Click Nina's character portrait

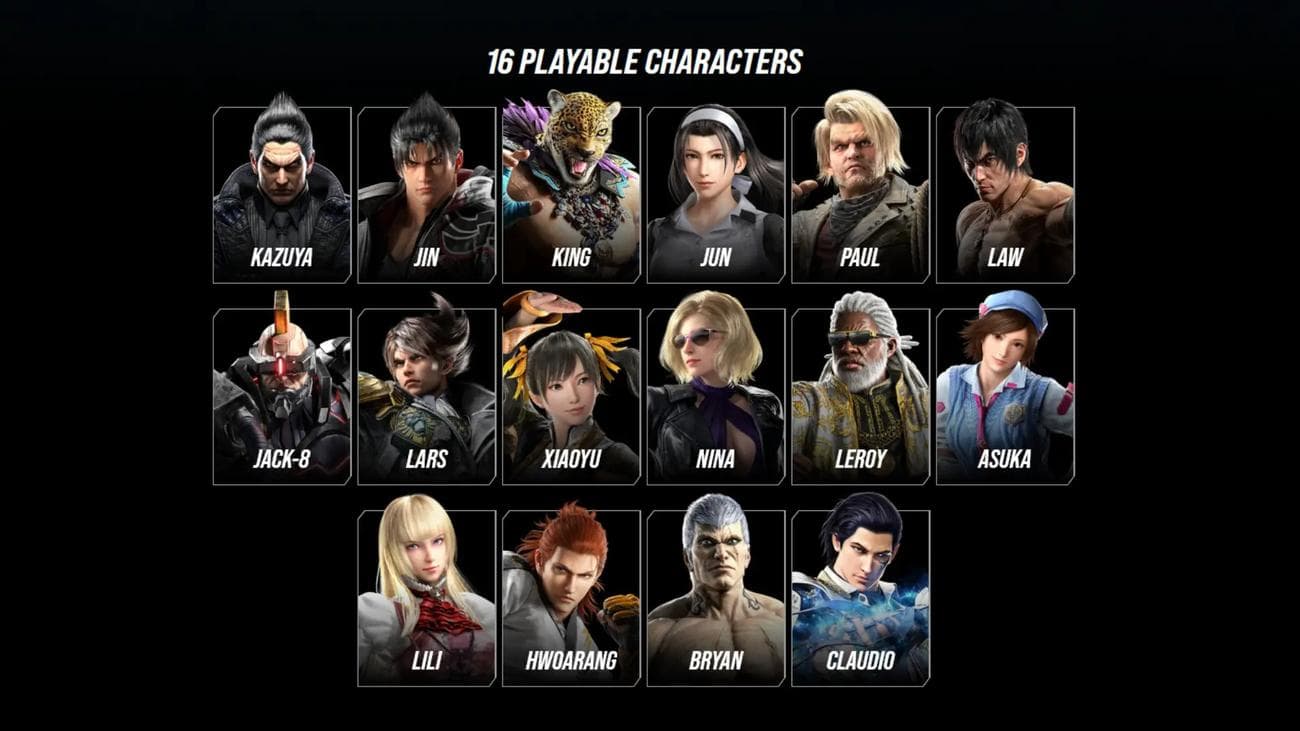point(716,397)
